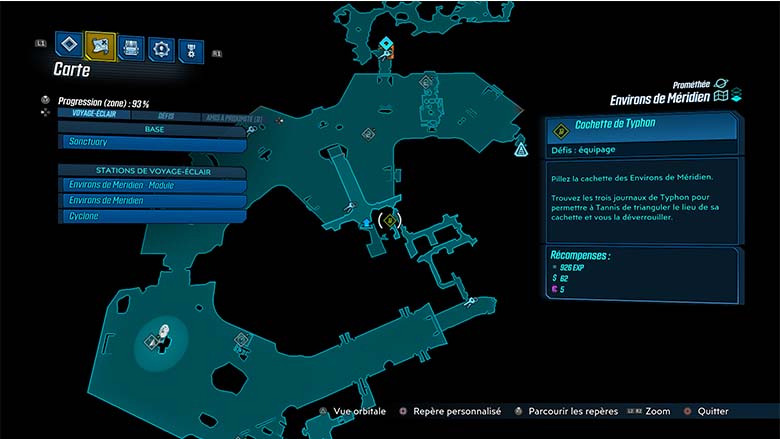This screenshot has height=439, width=780.
Task: Select the Typhon cache marker on map
Action: coord(390,220)
